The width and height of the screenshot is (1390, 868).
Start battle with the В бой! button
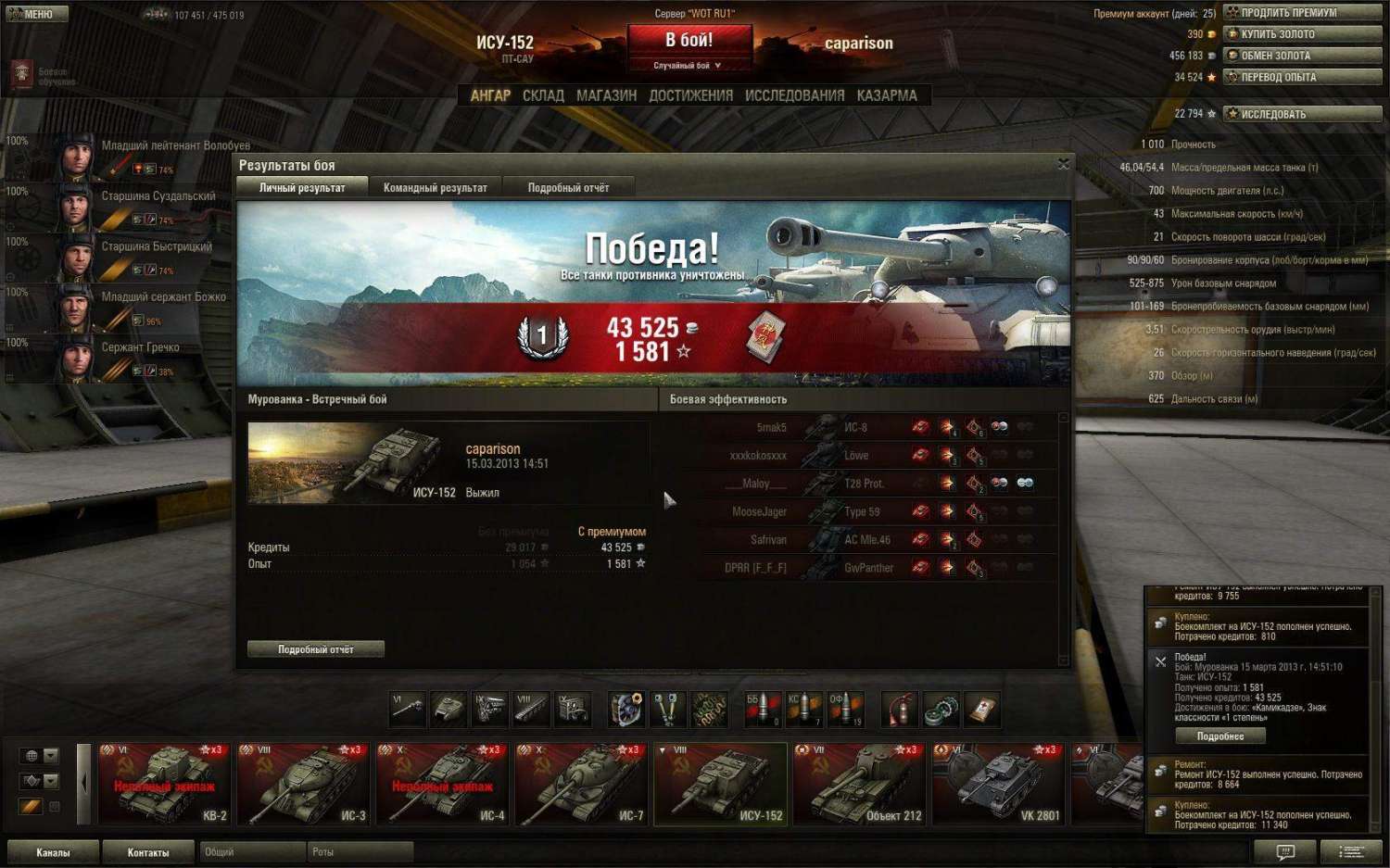click(x=689, y=42)
